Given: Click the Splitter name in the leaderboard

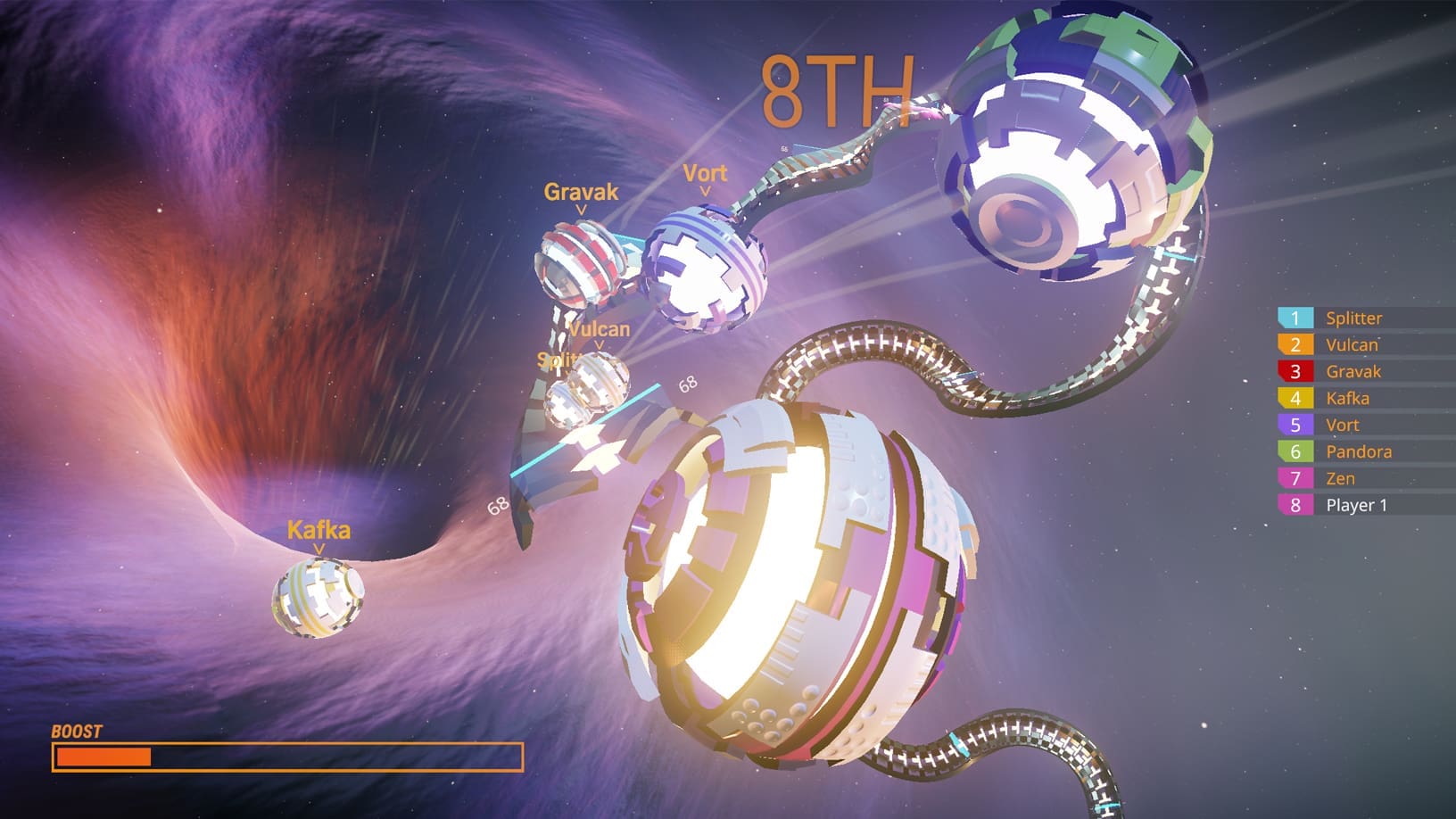Looking at the screenshot, I should pos(1354,318).
